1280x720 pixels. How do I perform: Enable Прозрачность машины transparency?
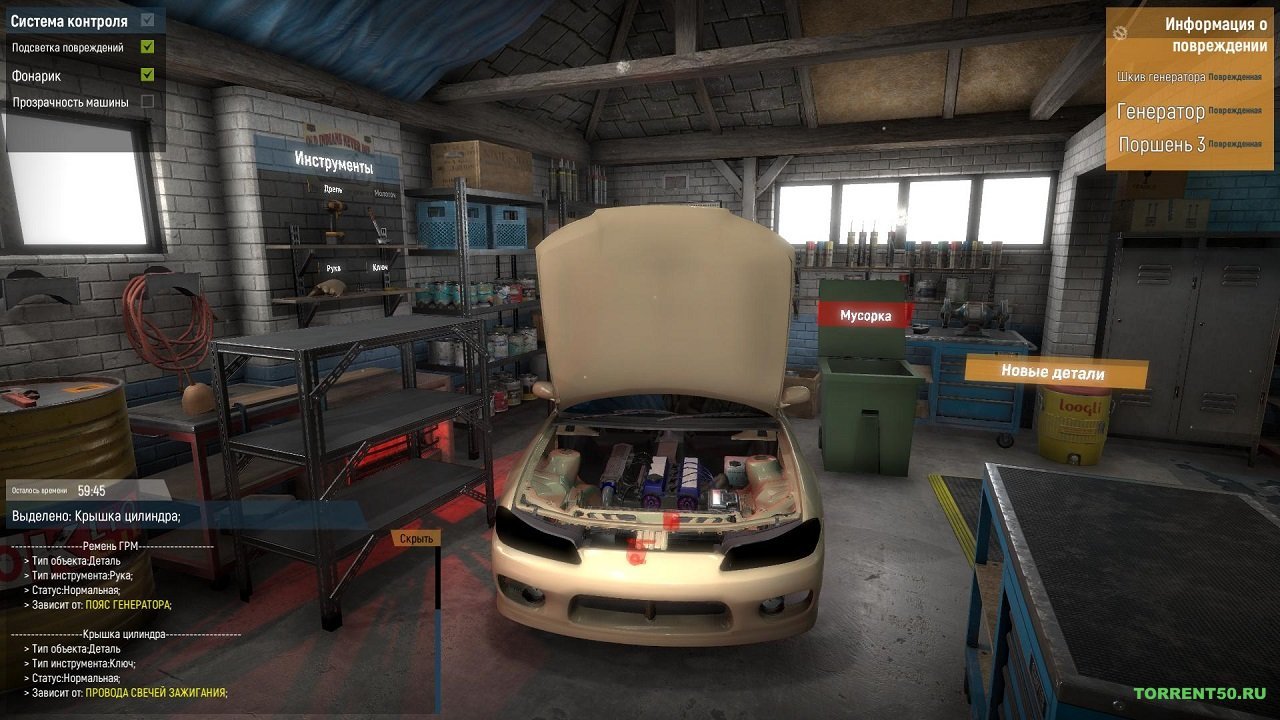tap(146, 100)
